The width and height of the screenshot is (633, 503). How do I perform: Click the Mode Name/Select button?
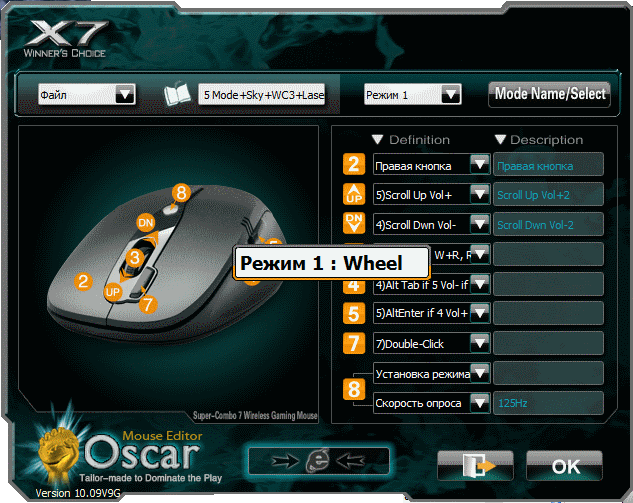549,94
